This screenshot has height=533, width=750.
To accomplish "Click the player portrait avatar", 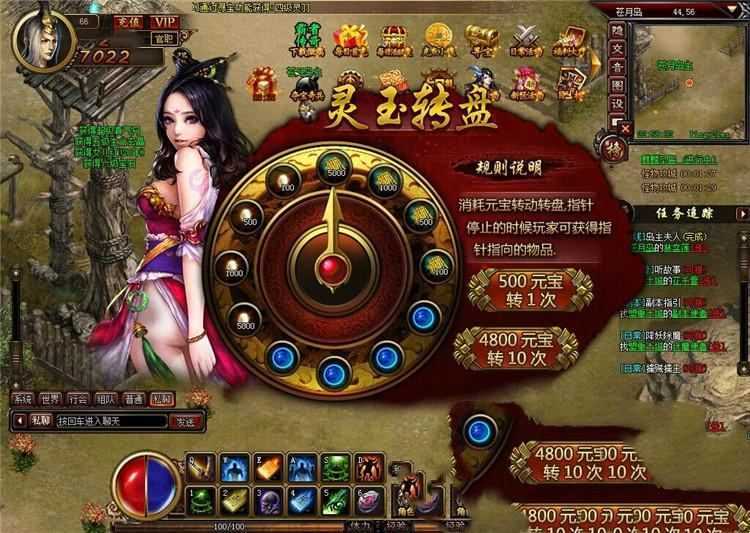I will point(38,40).
